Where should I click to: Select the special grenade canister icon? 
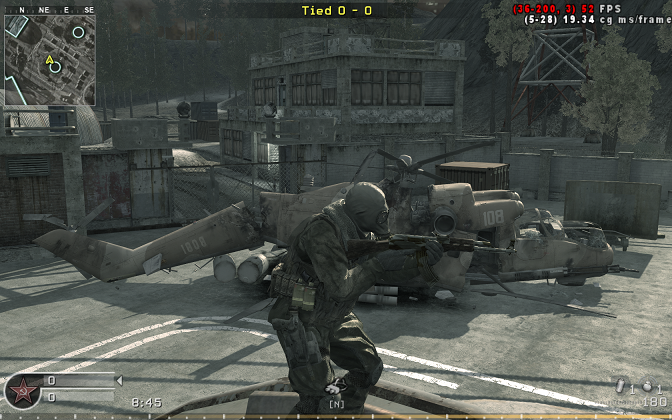(618, 386)
